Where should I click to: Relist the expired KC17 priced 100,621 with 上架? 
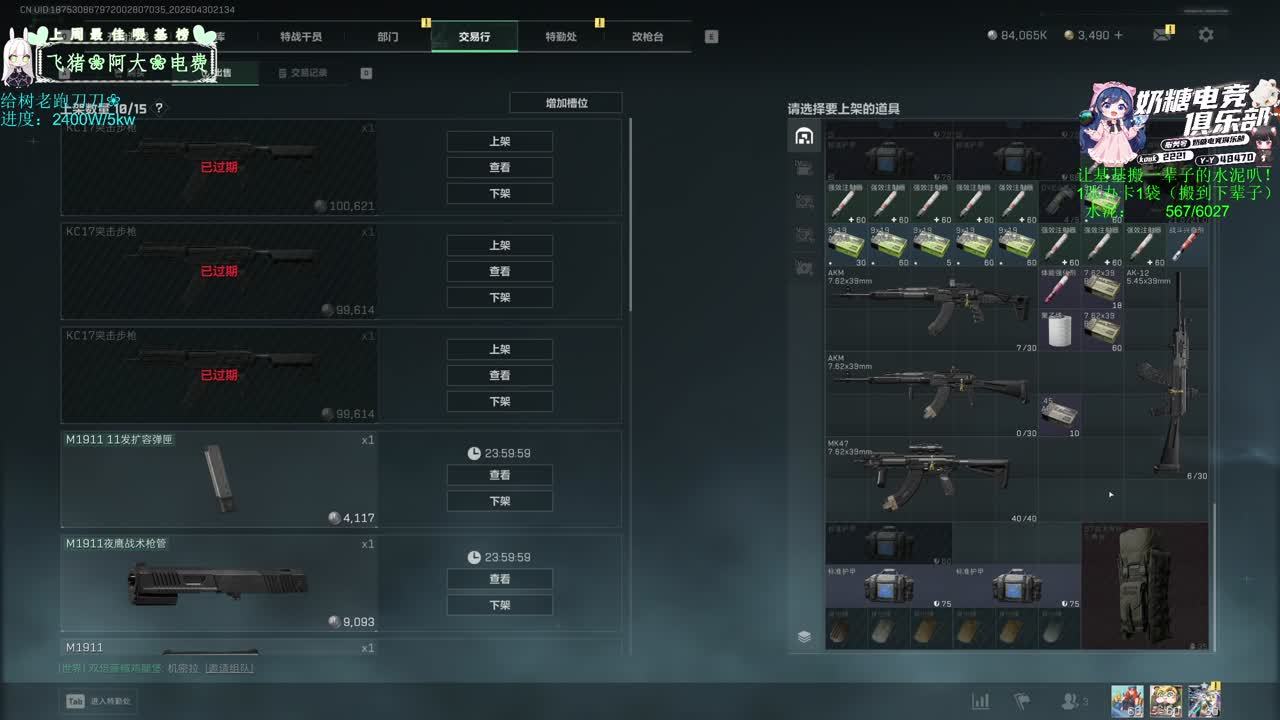500,141
